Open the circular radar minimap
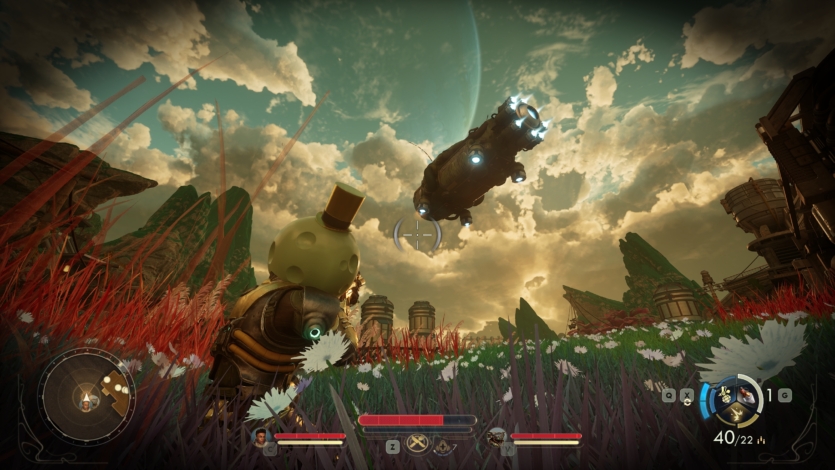Viewport: 835px width, 470px height. 86,396
